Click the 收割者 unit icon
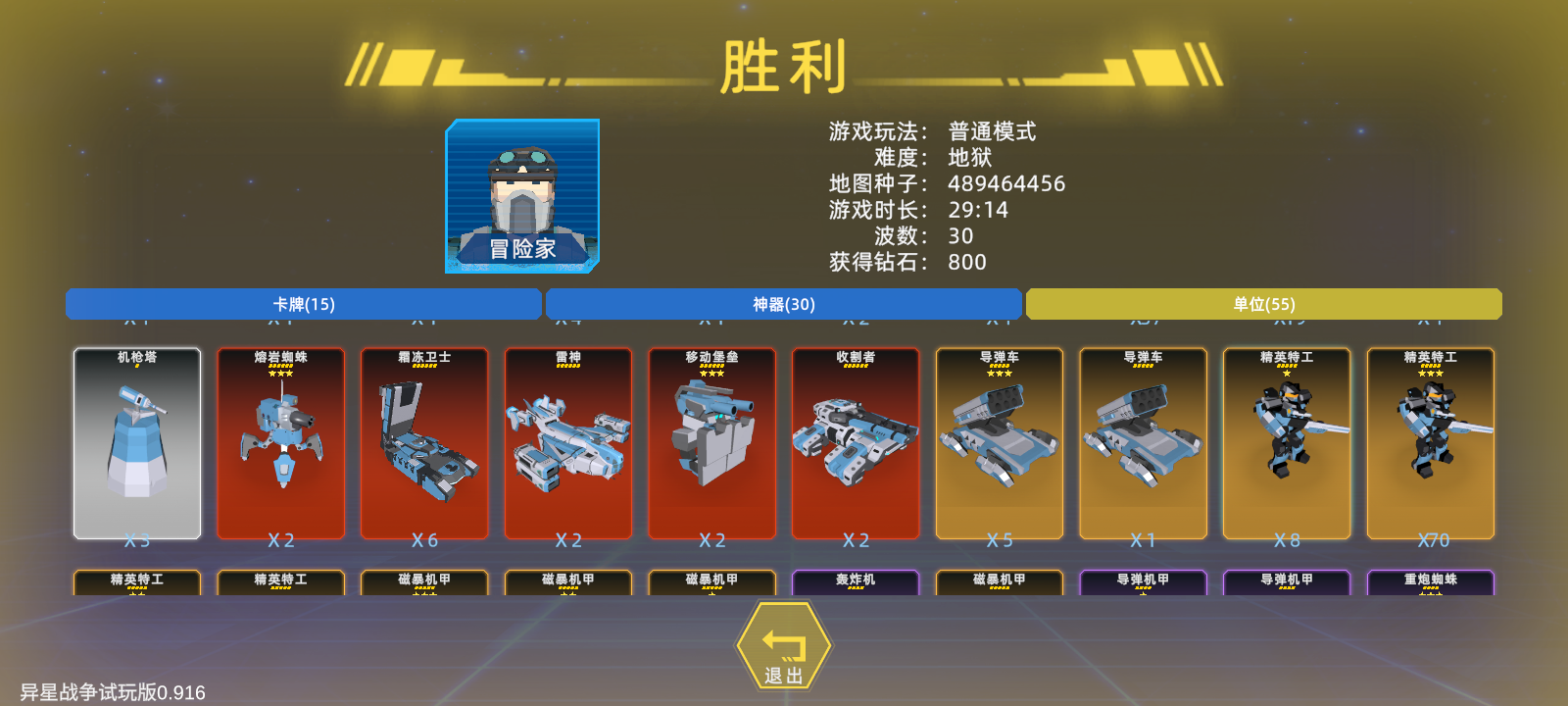The width and height of the screenshot is (1568, 706). (x=855, y=443)
